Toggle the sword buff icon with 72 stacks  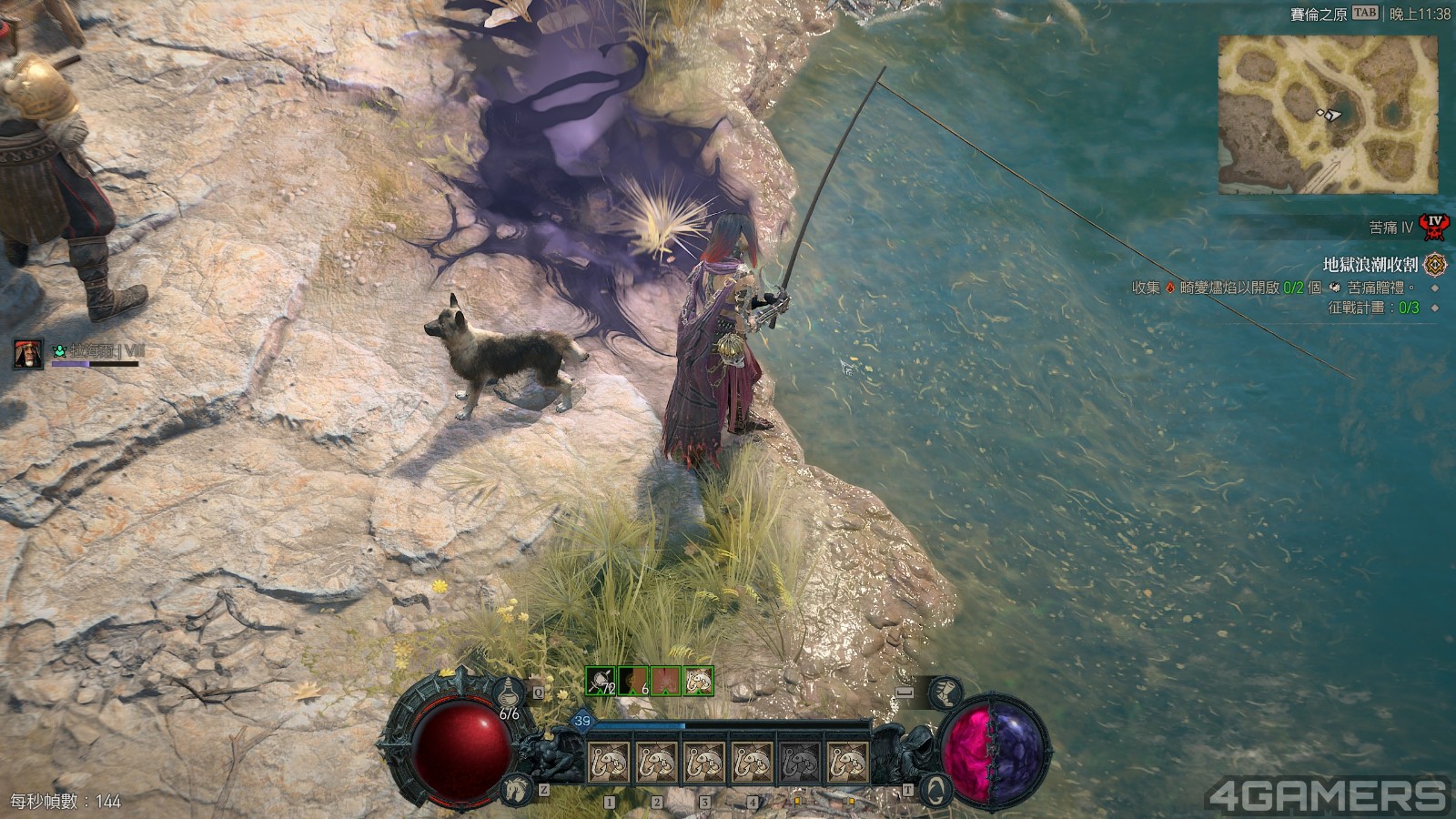[x=599, y=680]
